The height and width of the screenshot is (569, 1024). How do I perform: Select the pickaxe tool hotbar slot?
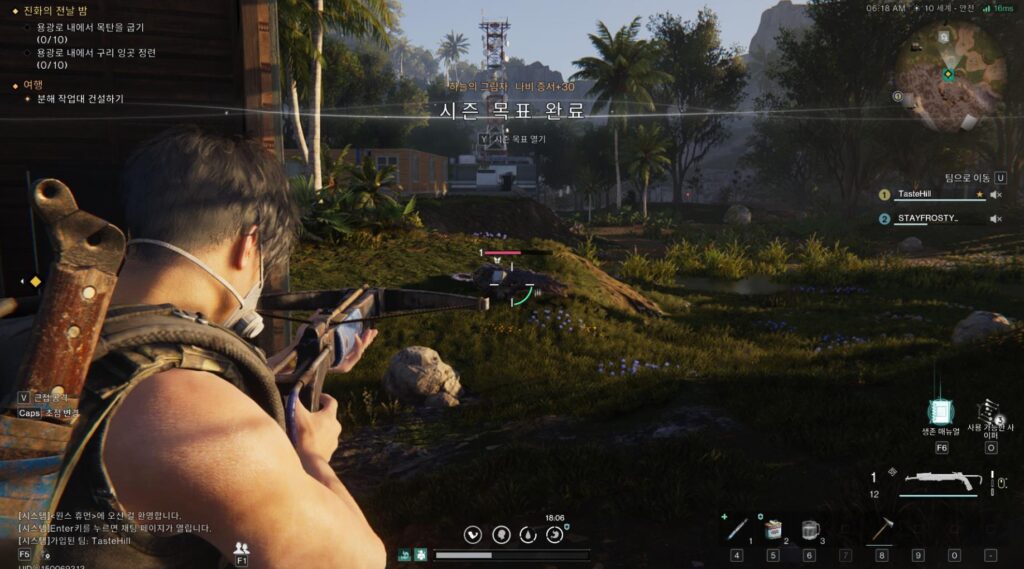click(881, 529)
